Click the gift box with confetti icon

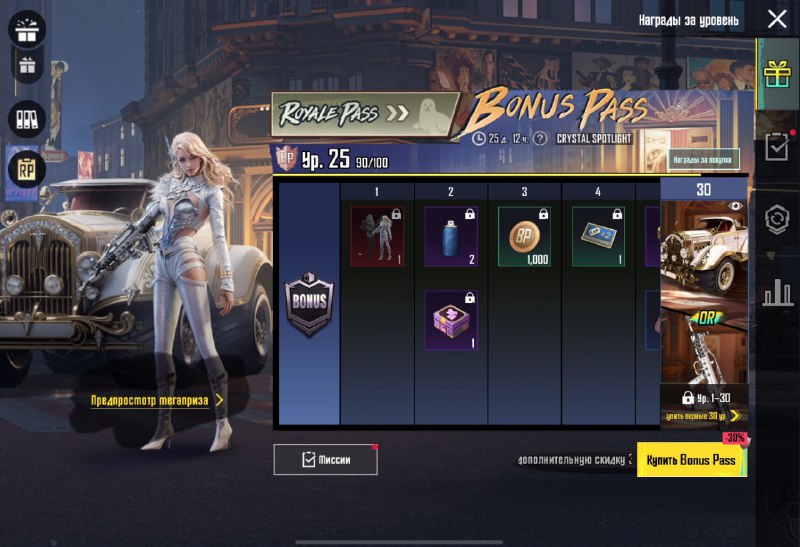[27, 29]
